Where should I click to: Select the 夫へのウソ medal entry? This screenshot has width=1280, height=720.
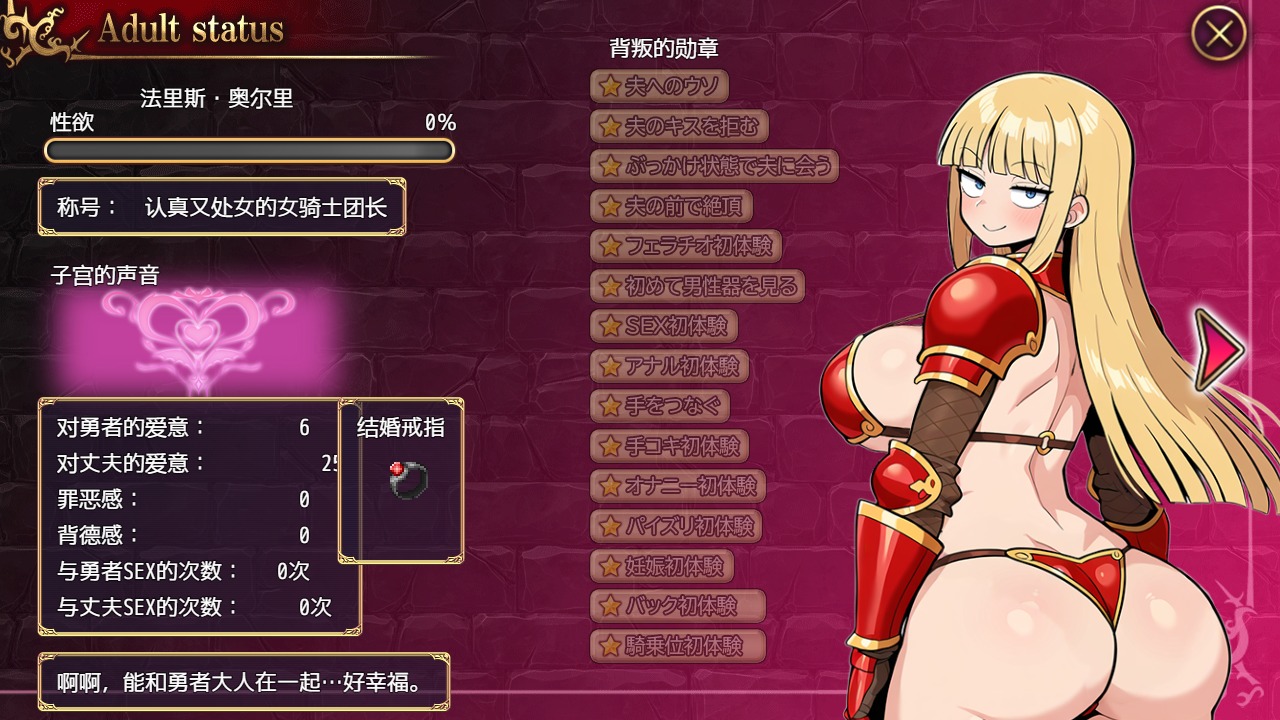click(659, 86)
